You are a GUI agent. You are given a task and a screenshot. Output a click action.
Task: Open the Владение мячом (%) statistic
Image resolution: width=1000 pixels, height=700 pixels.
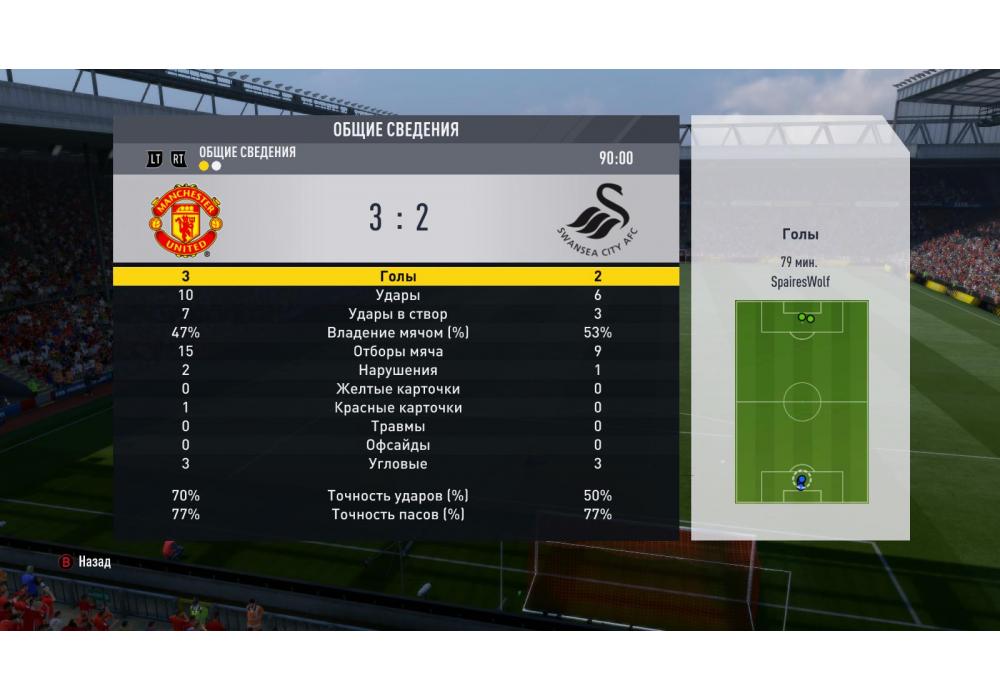397,333
